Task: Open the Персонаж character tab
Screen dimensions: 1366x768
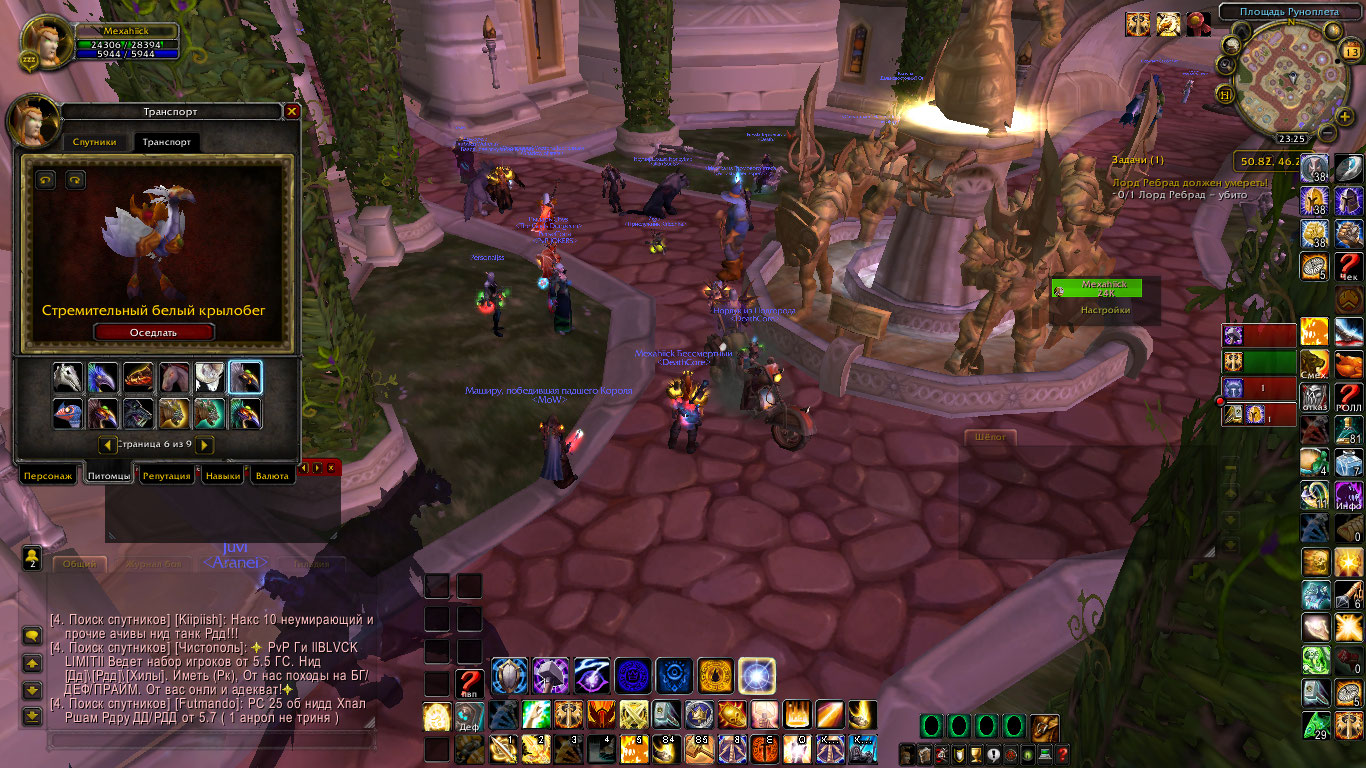Action: tap(48, 476)
